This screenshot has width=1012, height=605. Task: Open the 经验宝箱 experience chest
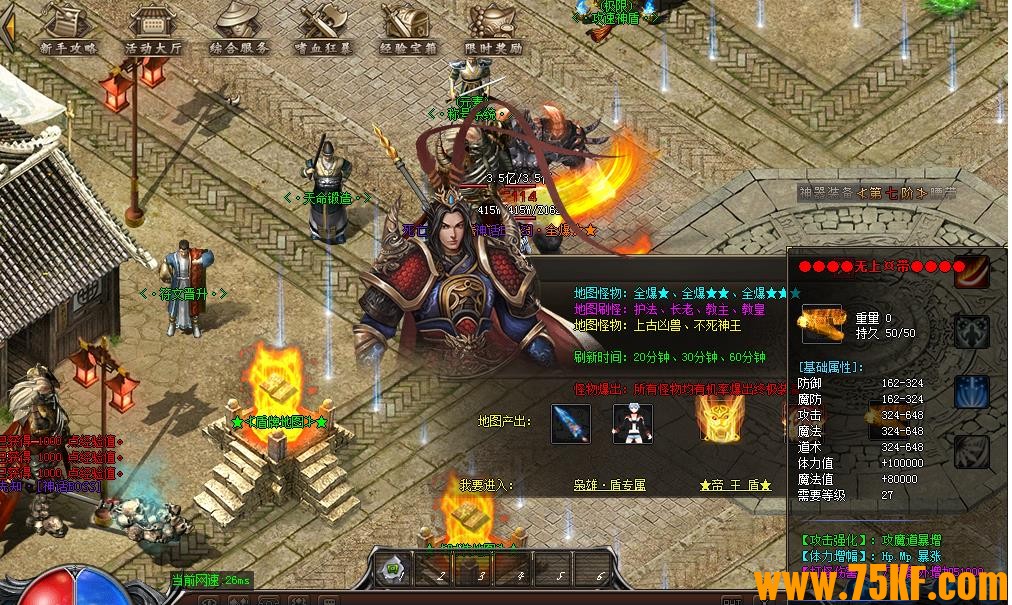tap(408, 29)
